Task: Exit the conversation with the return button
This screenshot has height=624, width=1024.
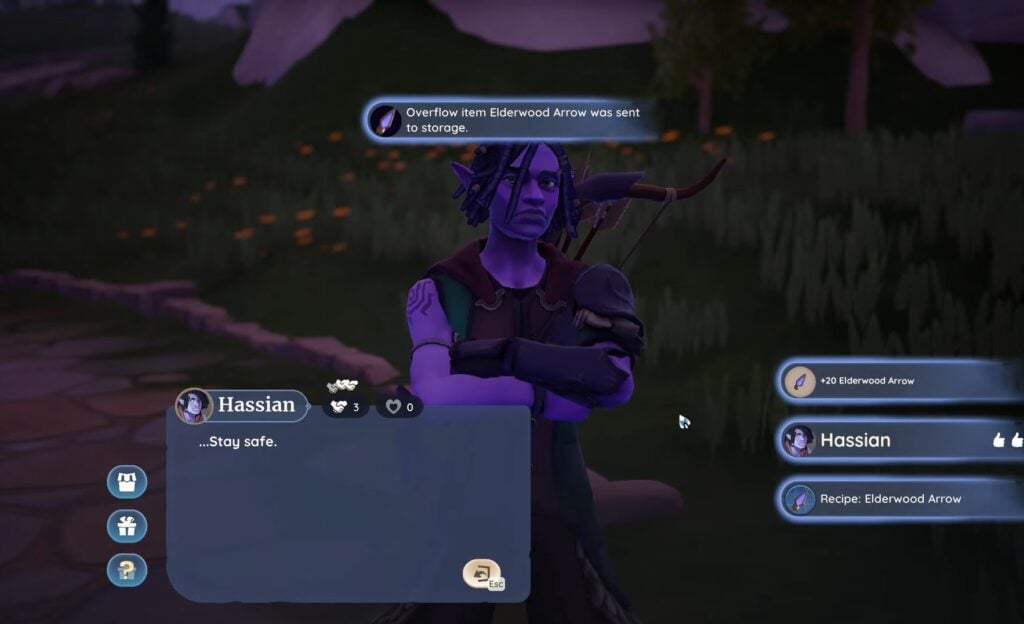Action: tap(482, 574)
